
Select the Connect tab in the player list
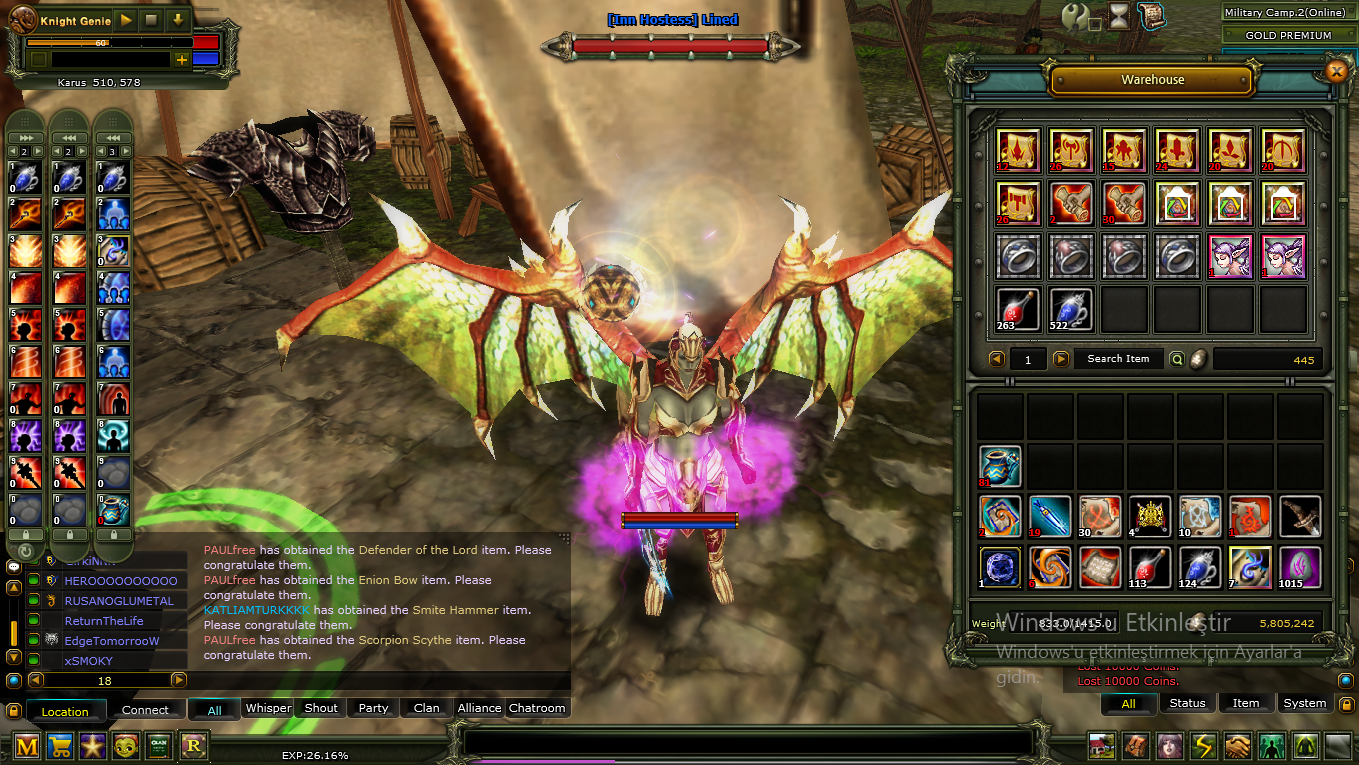tap(145, 710)
